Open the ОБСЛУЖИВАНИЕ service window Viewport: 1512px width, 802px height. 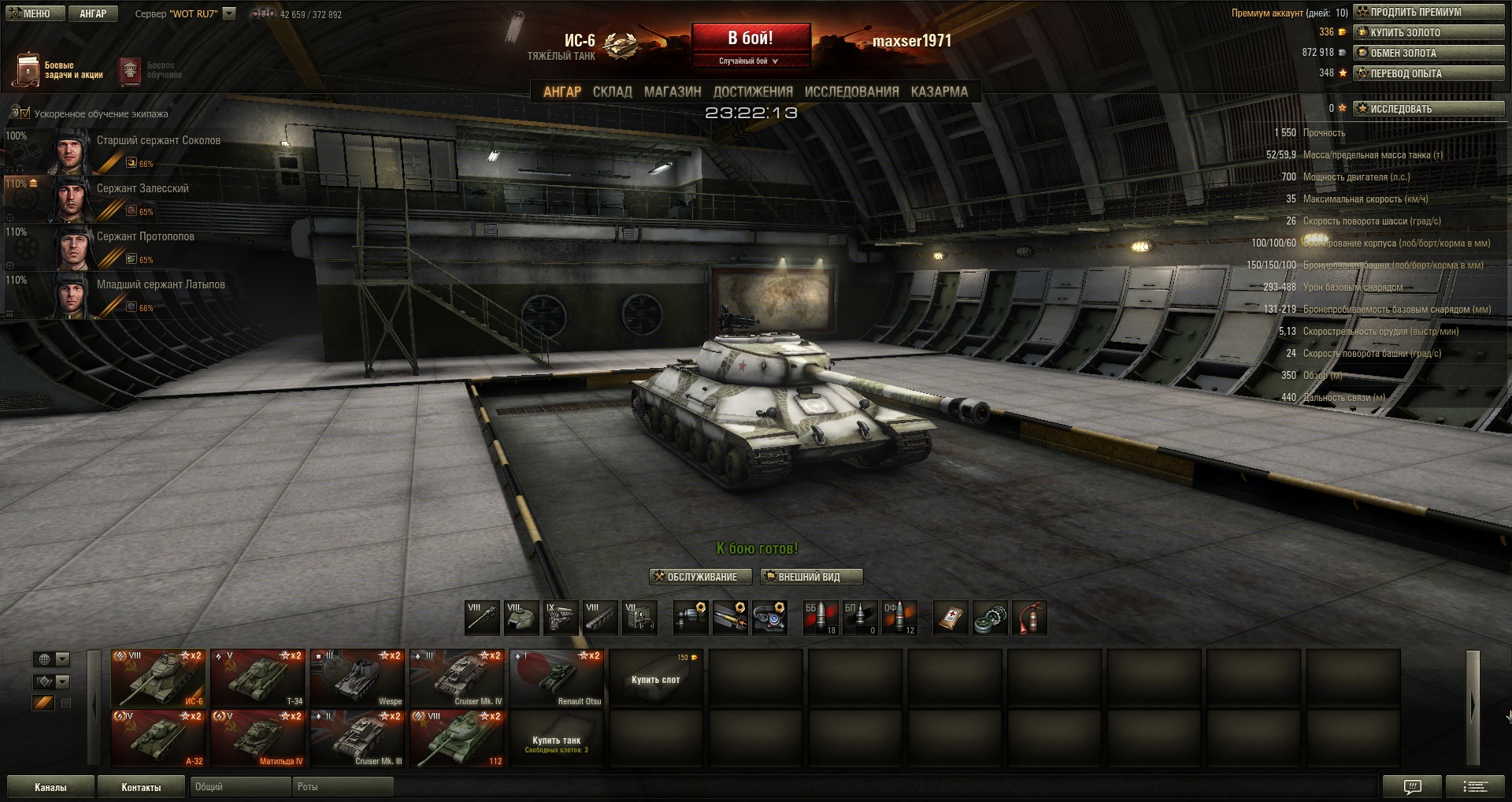point(695,577)
